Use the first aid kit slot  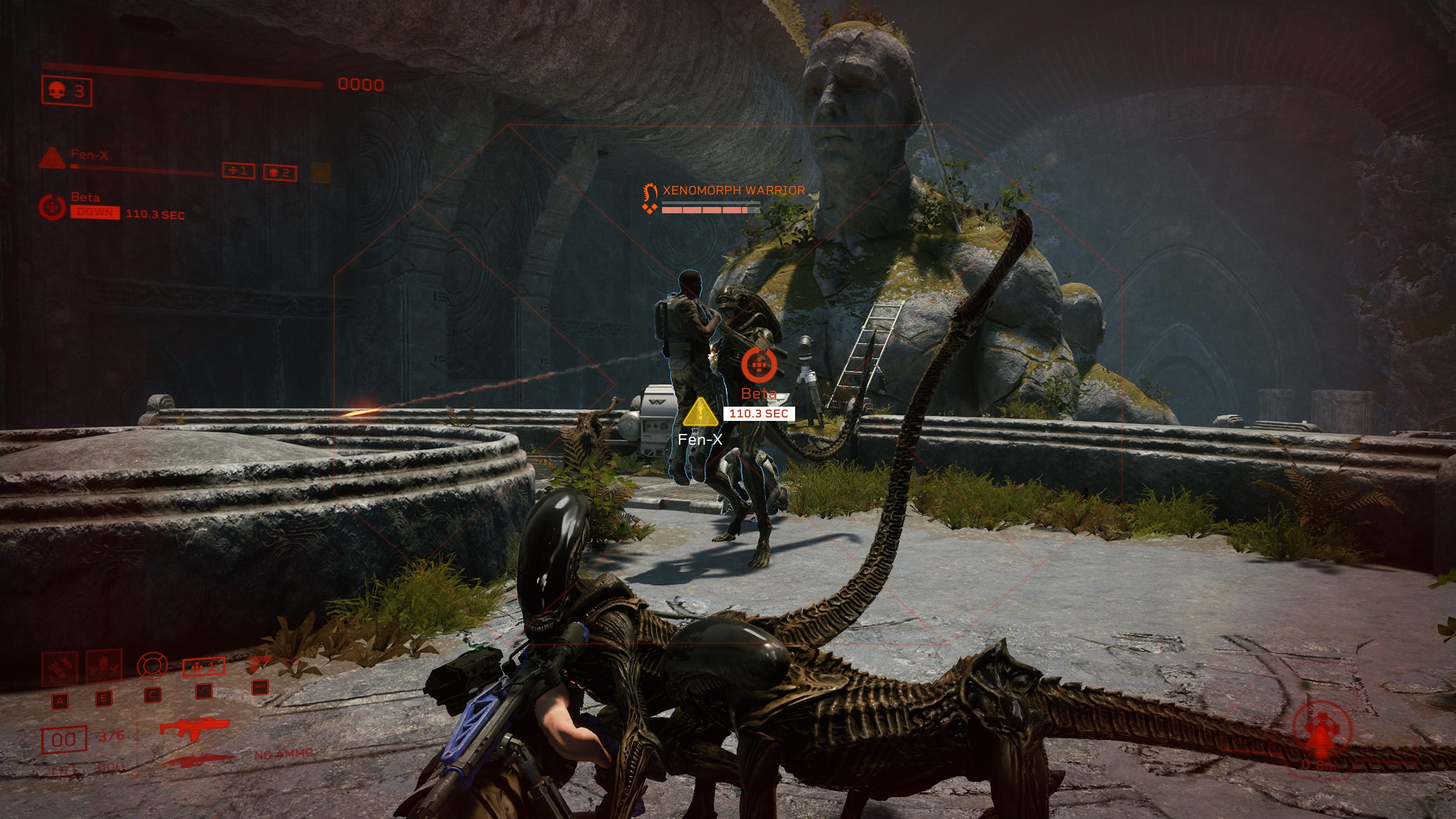pos(204,667)
